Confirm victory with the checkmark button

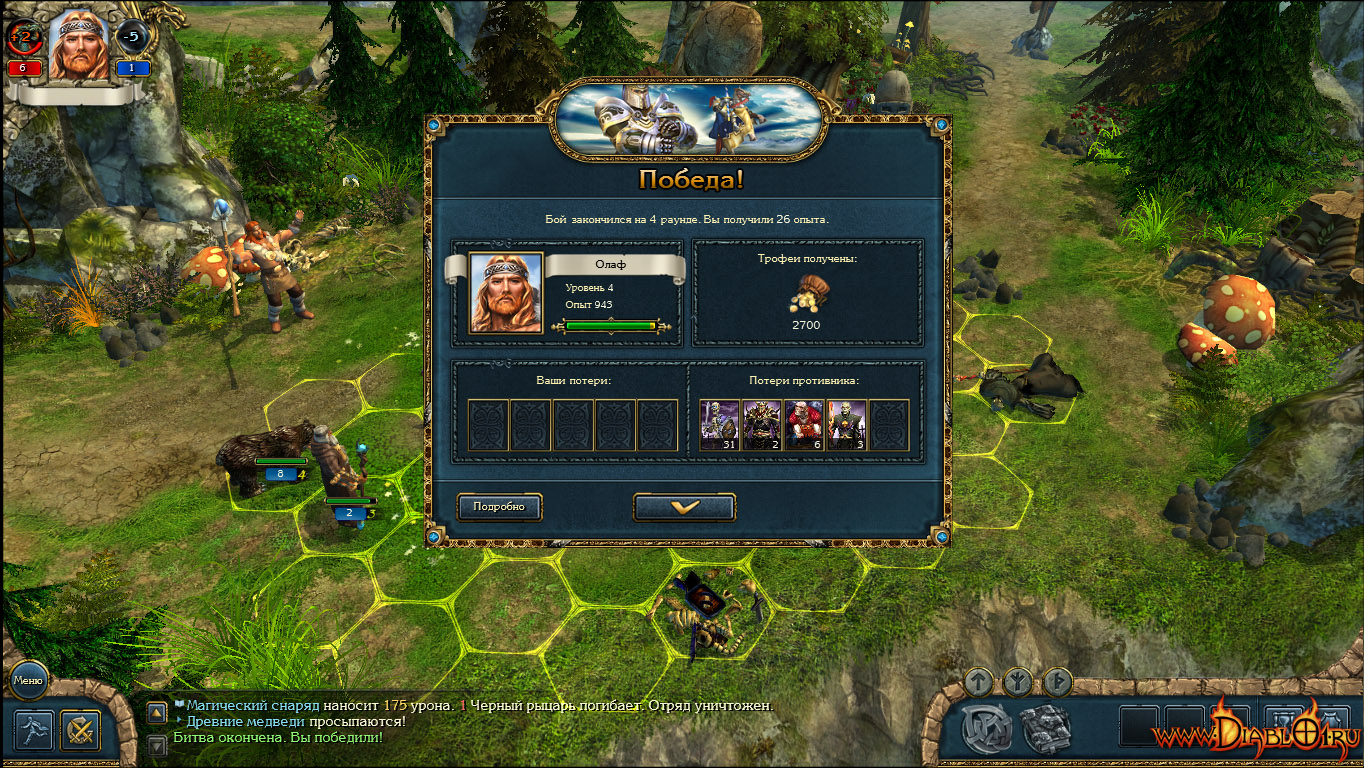(x=684, y=507)
